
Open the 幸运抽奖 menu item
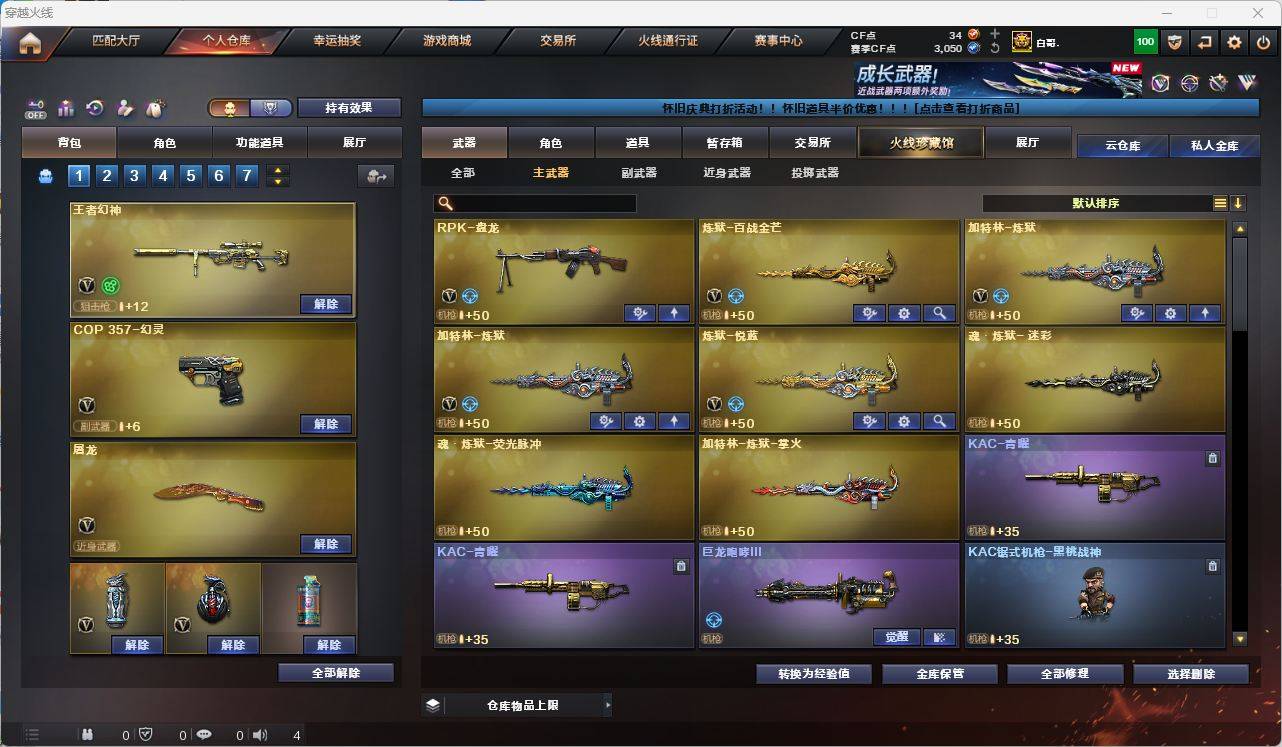coord(340,41)
